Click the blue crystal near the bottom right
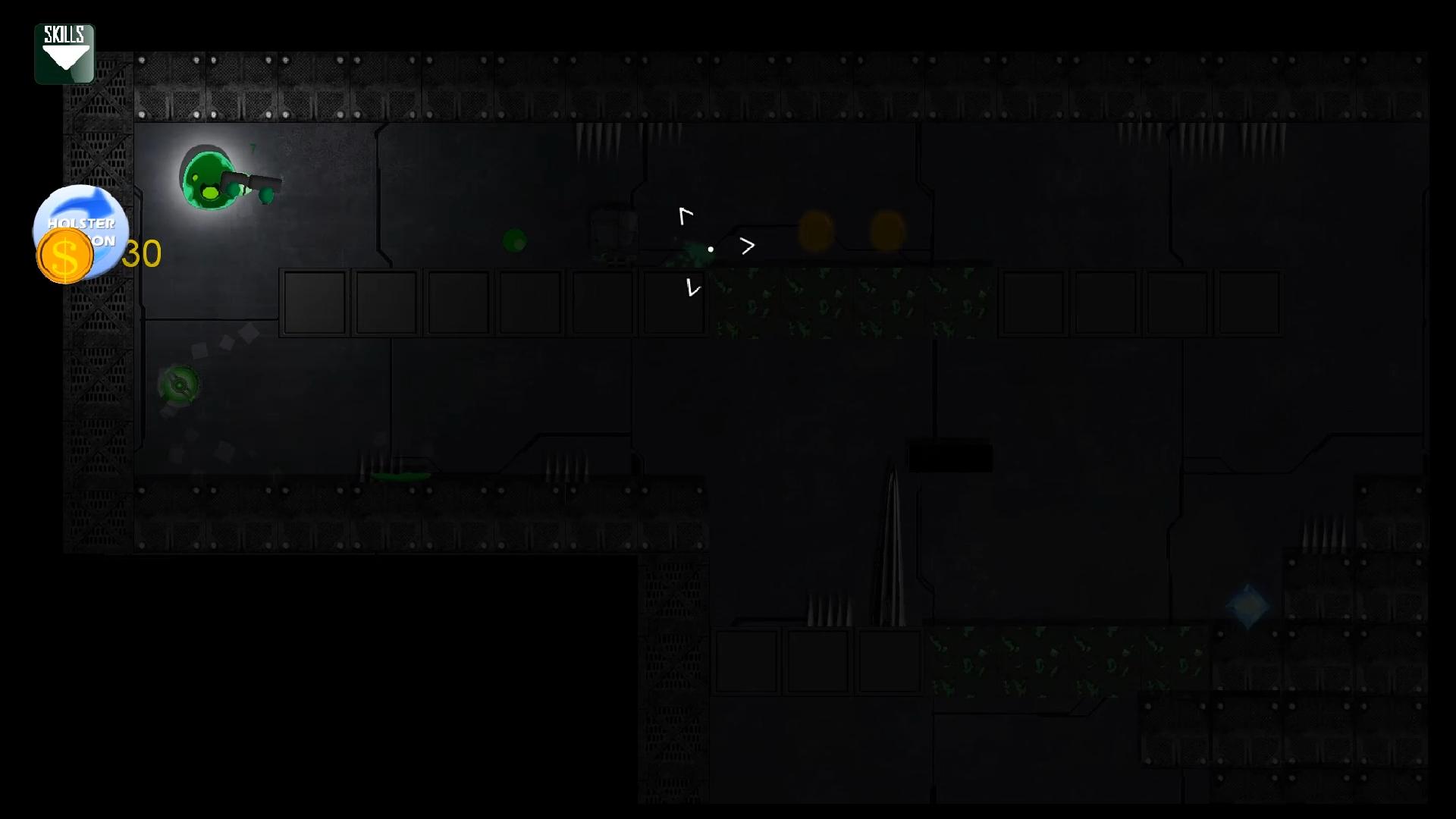 [x=1248, y=604]
